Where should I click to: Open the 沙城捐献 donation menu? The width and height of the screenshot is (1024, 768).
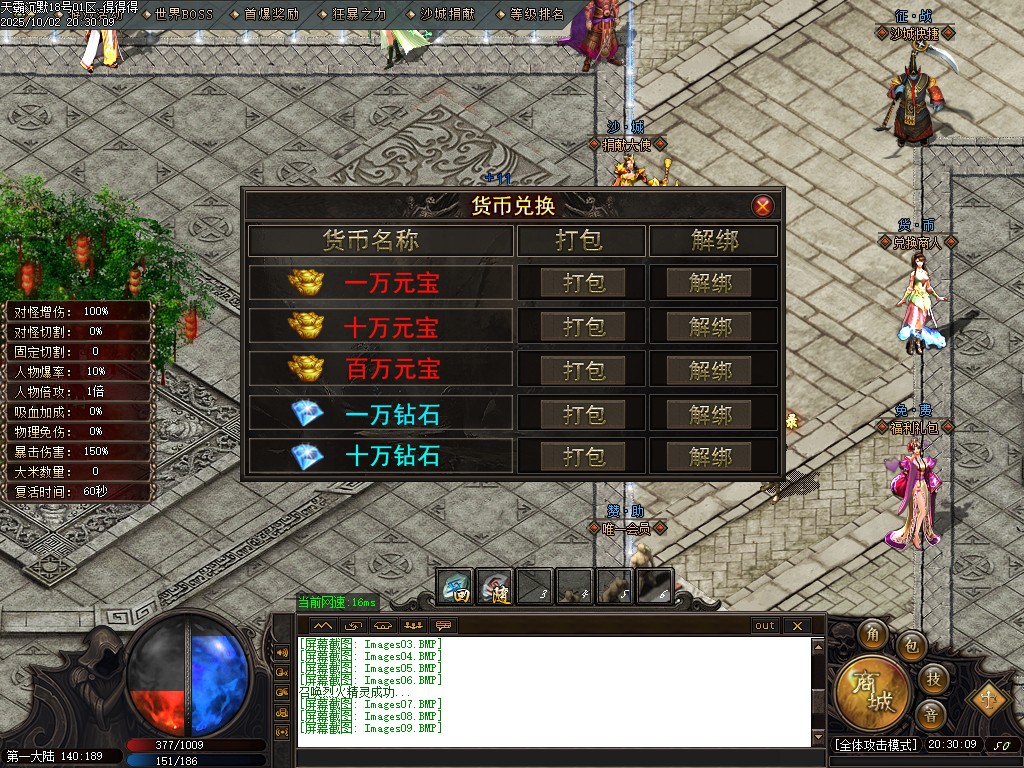[x=448, y=15]
